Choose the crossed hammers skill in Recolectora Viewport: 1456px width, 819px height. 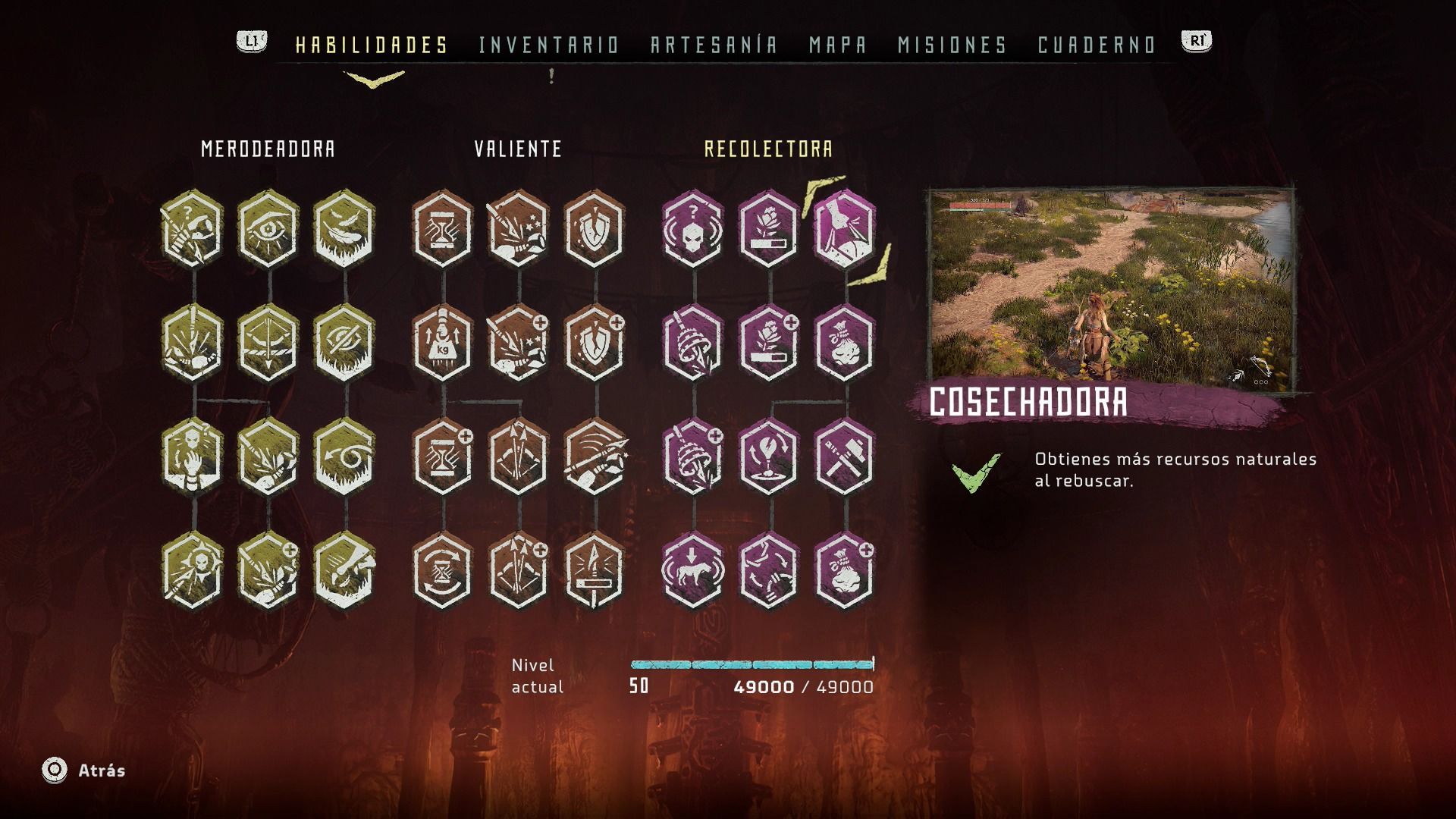pos(844,457)
